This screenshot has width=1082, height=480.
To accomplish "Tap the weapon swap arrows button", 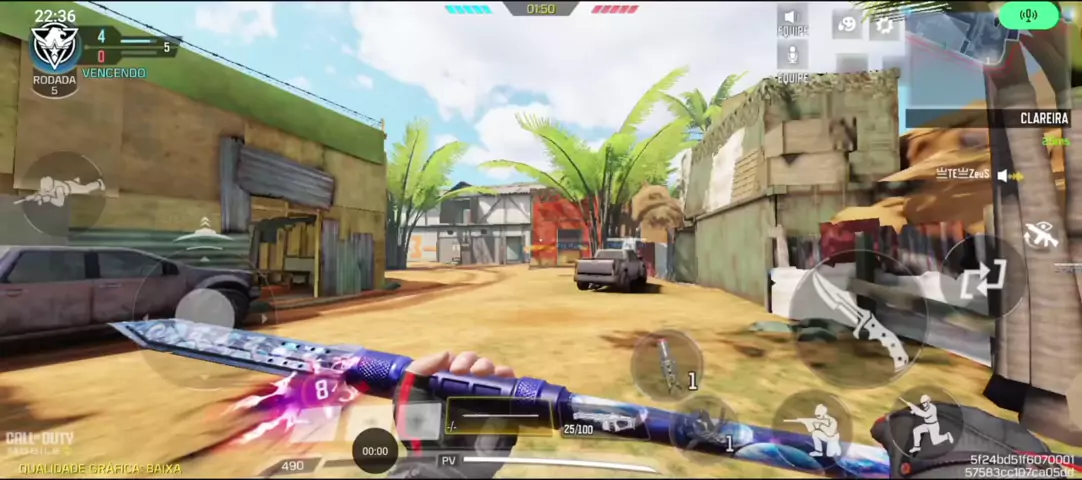I will coord(983,278).
